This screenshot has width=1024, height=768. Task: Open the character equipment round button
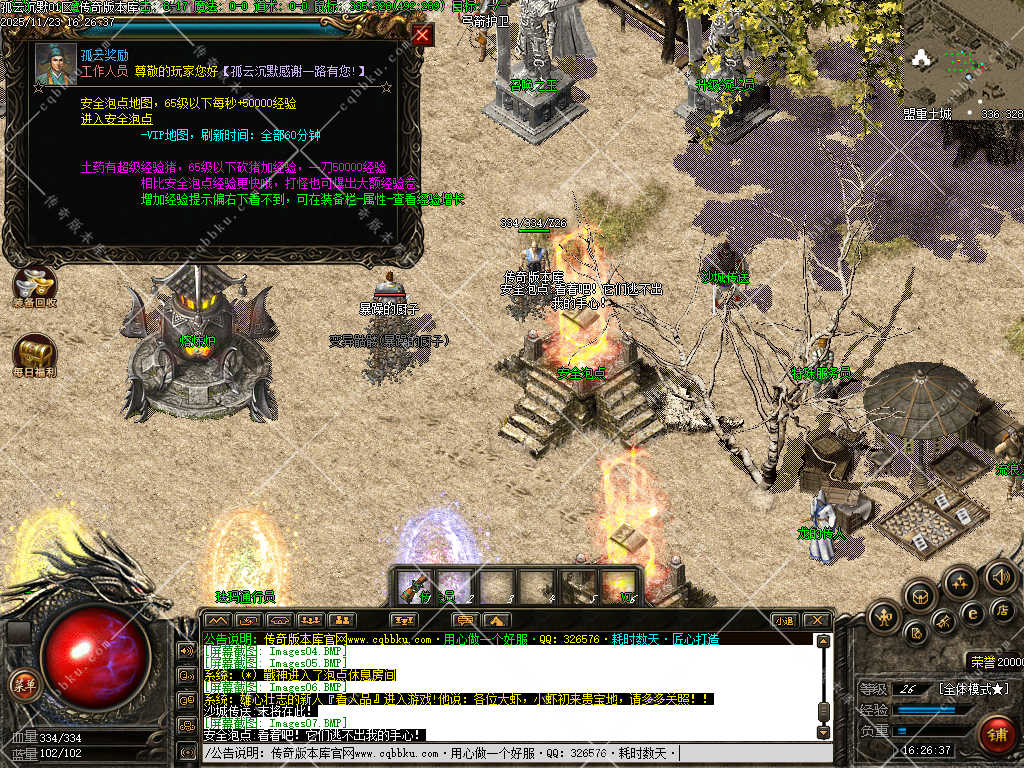coord(884,617)
